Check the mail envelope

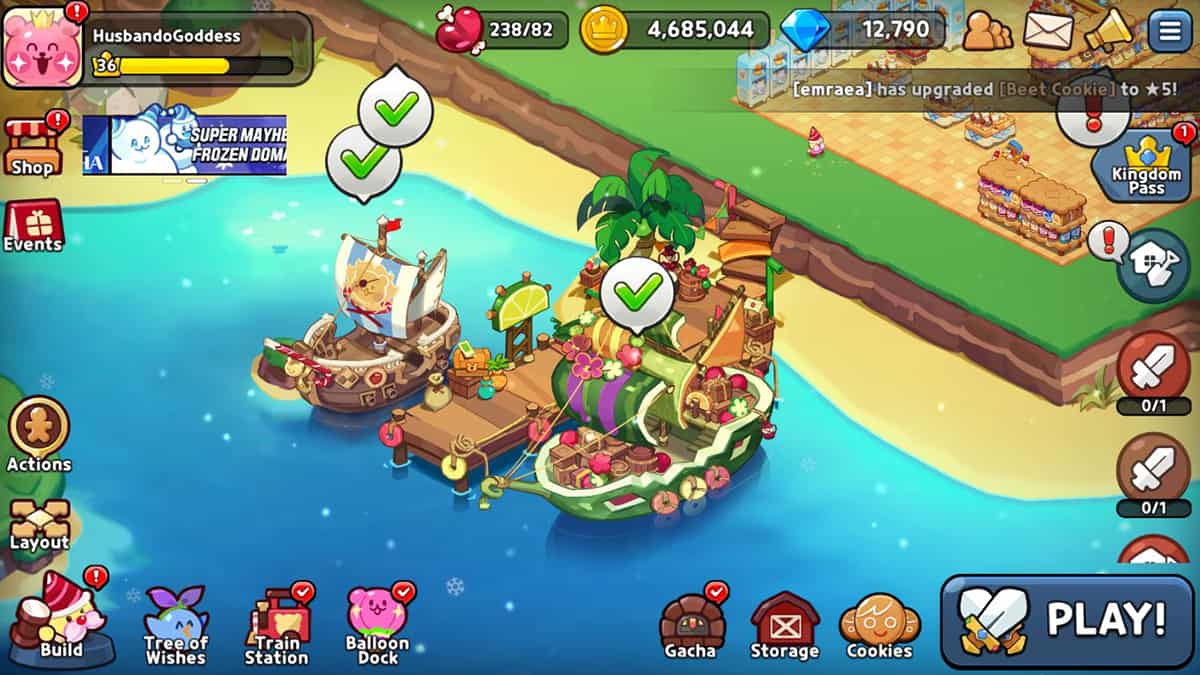[x=1047, y=31]
